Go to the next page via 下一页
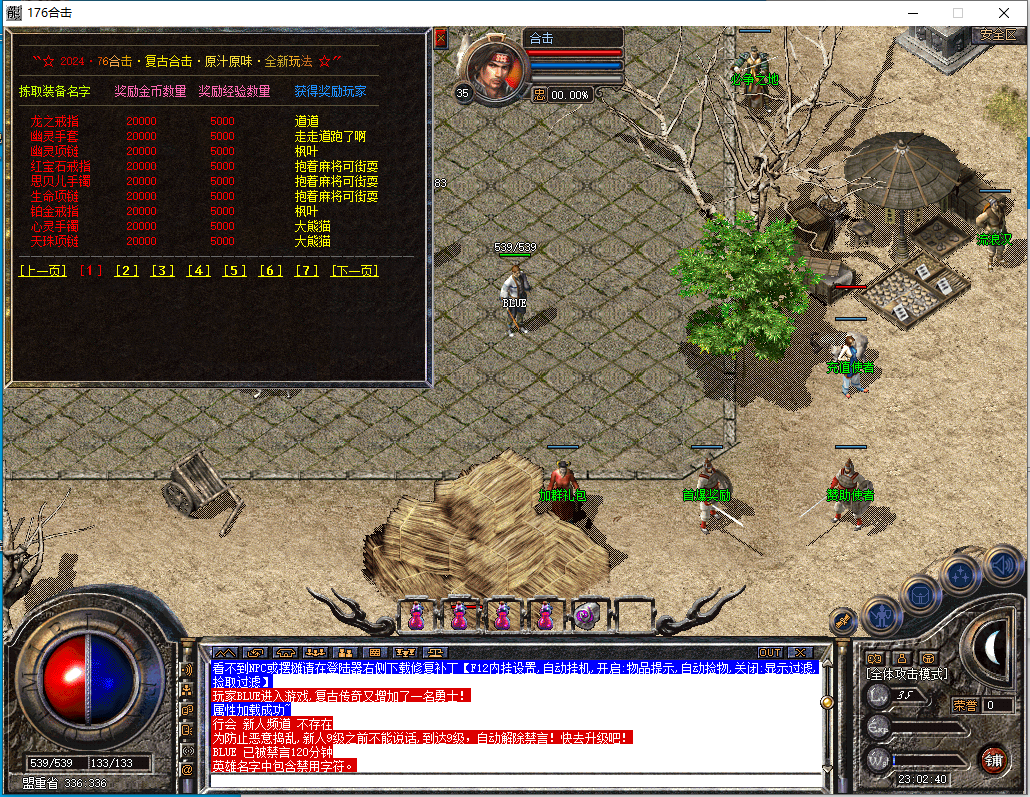 (x=354, y=271)
